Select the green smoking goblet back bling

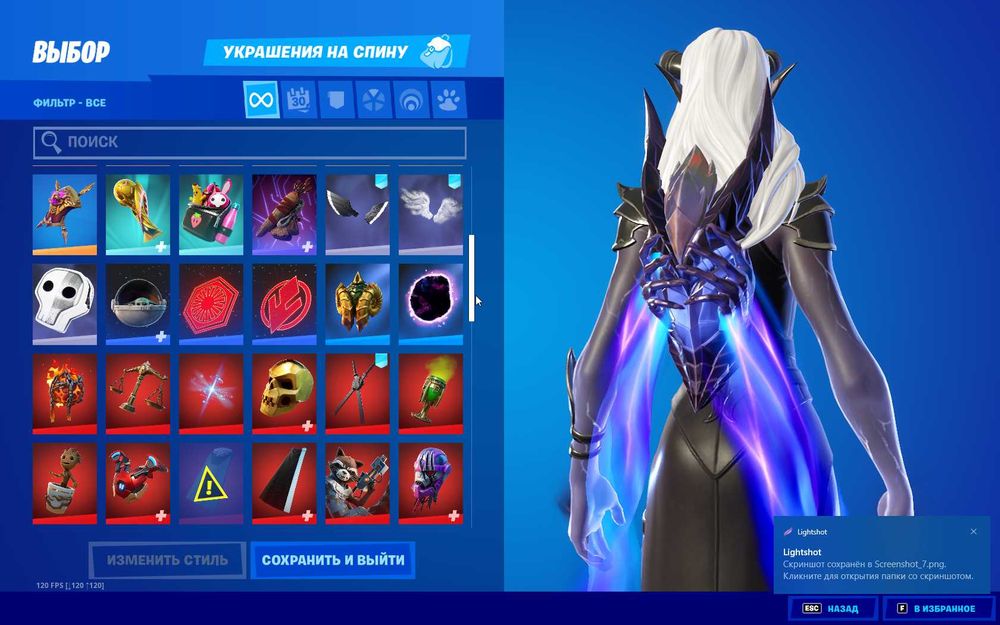pos(430,394)
